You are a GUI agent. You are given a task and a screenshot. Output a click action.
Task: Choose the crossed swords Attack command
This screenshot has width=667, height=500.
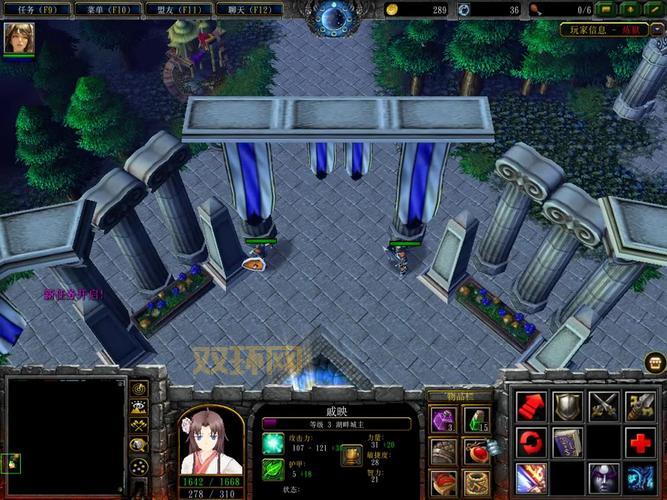pos(603,406)
